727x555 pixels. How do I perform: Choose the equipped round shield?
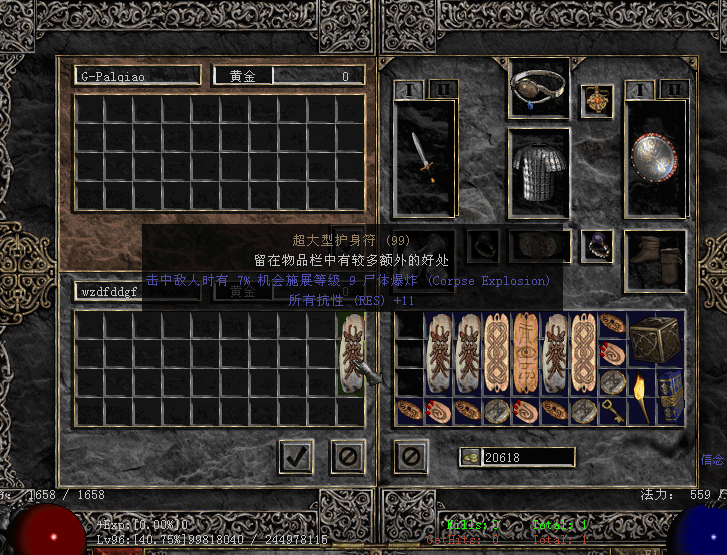click(x=654, y=158)
